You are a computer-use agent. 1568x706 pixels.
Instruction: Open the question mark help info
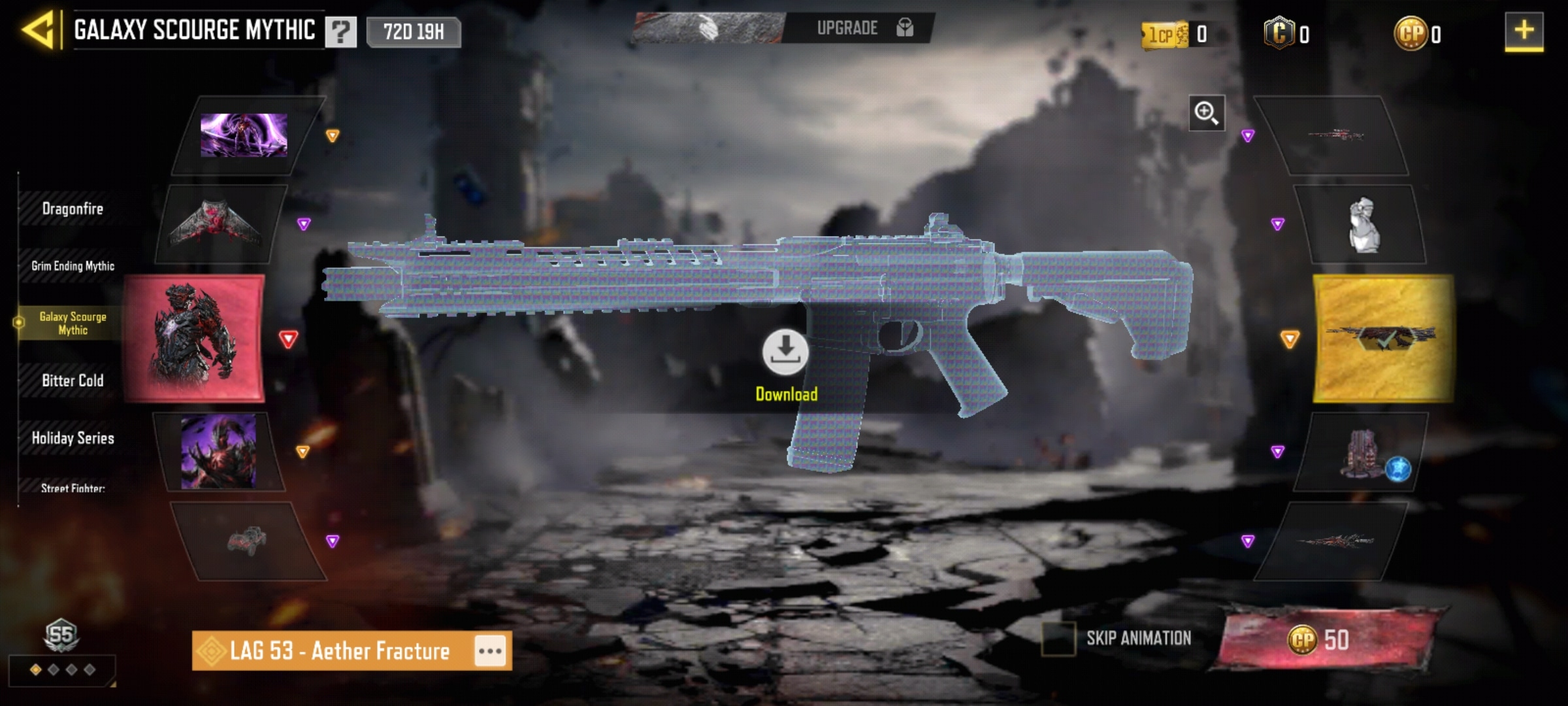tap(341, 31)
